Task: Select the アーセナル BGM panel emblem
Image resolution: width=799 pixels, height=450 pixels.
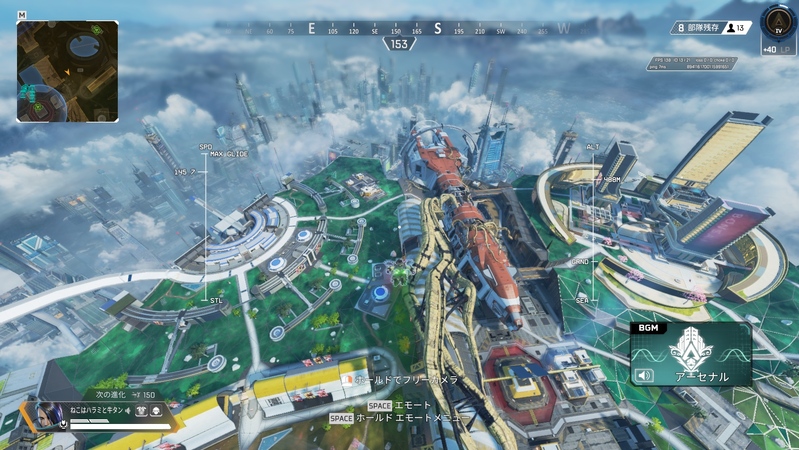Action: [690, 349]
